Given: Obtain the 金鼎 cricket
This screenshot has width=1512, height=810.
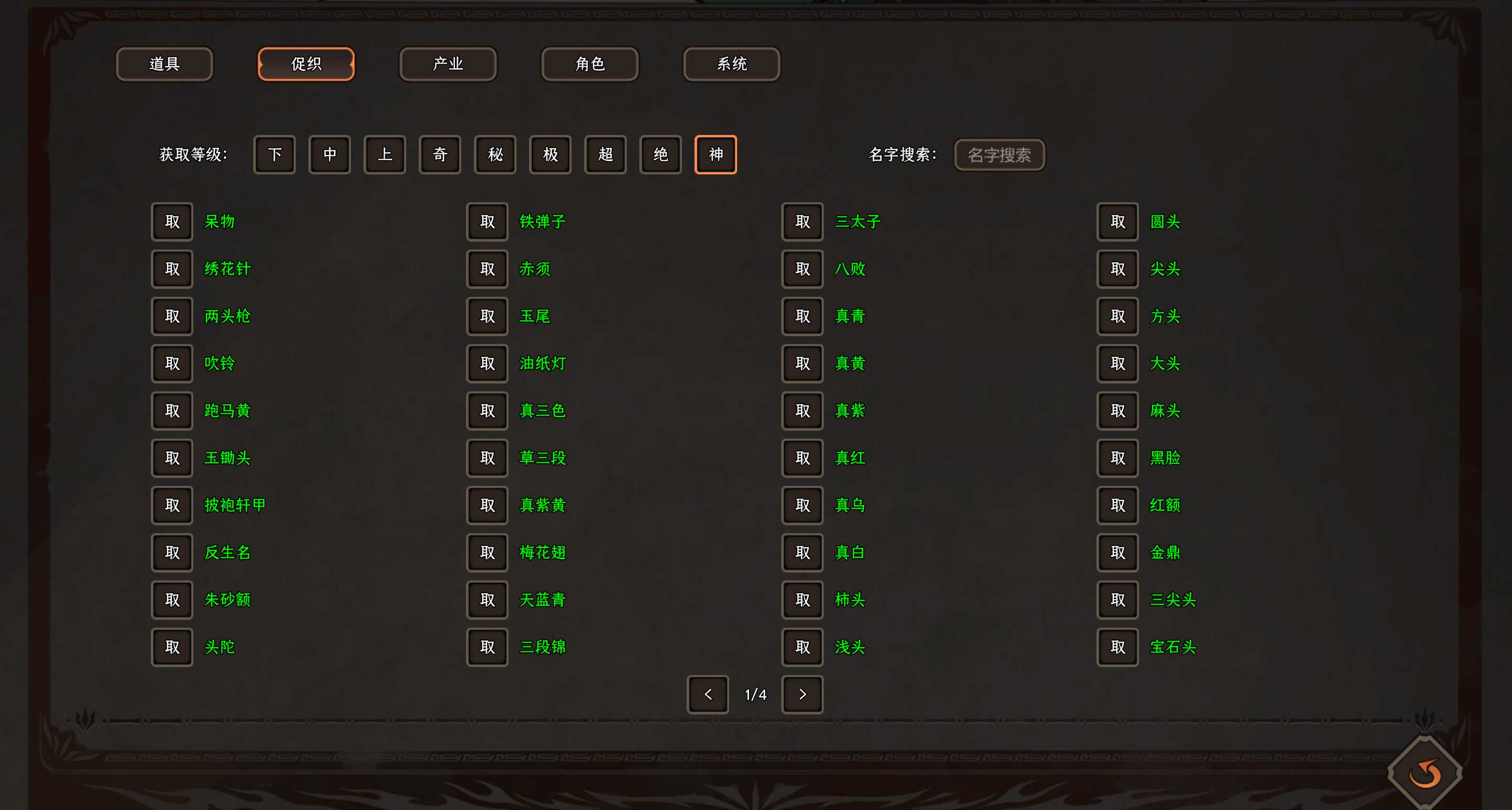Looking at the screenshot, I should click(1117, 552).
